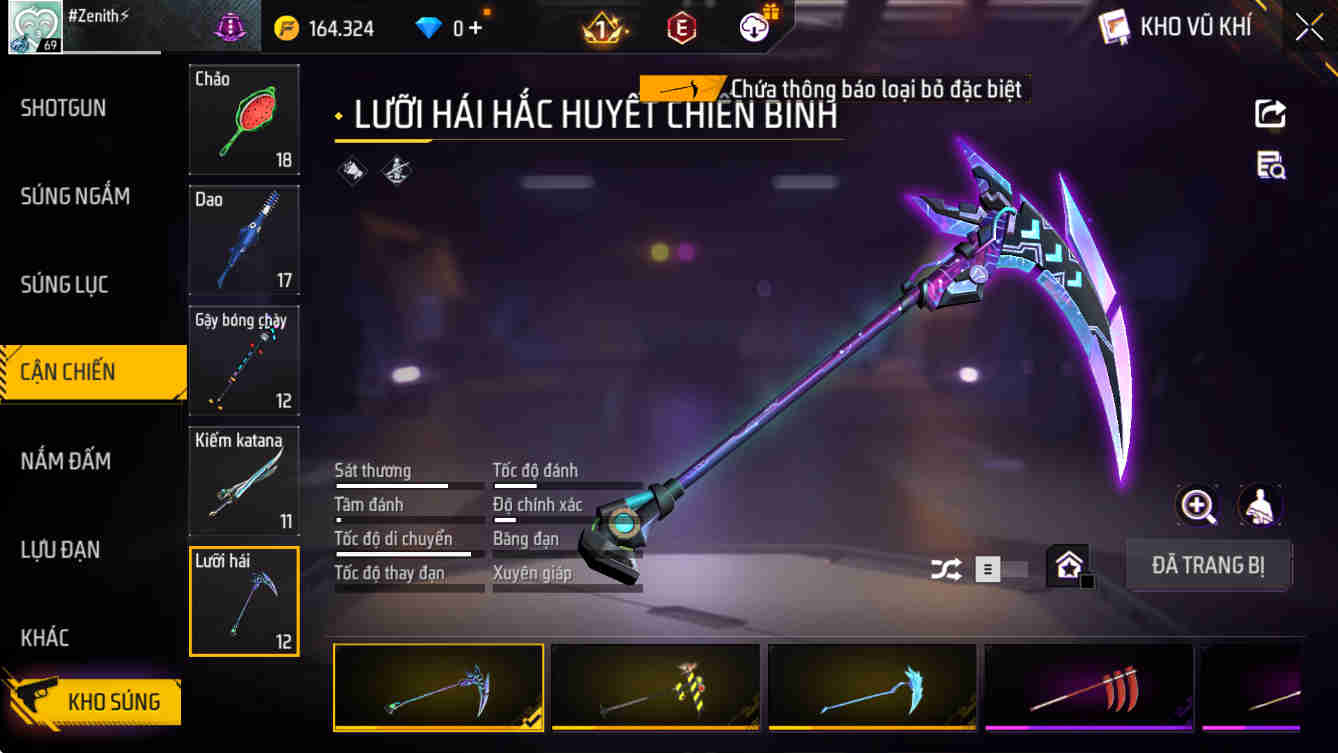The width and height of the screenshot is (1338, 753).
Task: Open the rank crown icon in top bar
Action: tap(602, 27)
